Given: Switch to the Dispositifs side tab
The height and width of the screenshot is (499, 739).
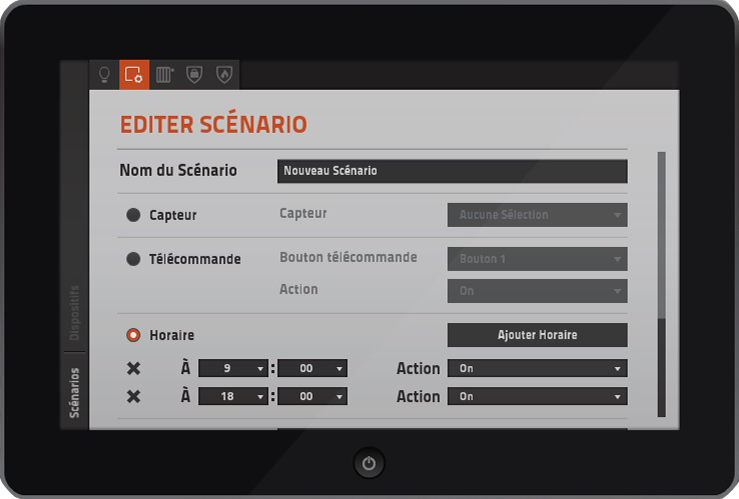Looking at the screenshot, I should pyautogui.click(x=74, y=313).
